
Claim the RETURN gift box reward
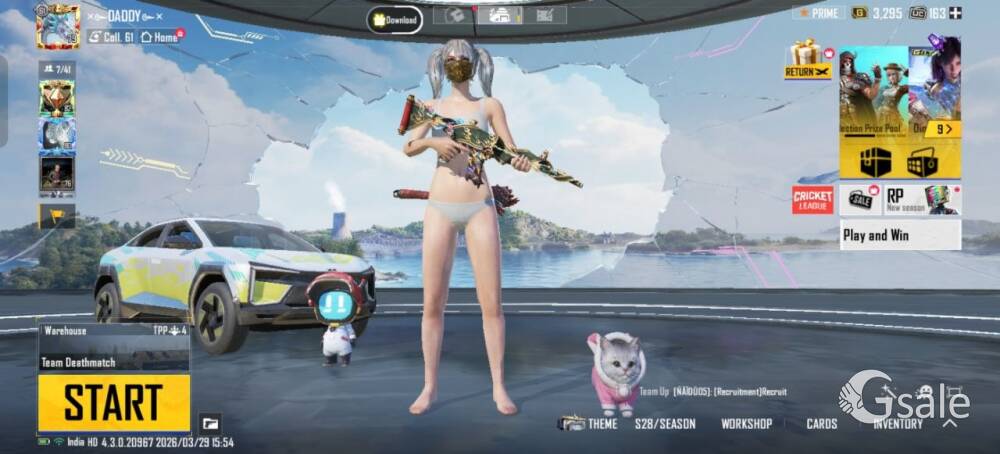[x=806, y=58]
